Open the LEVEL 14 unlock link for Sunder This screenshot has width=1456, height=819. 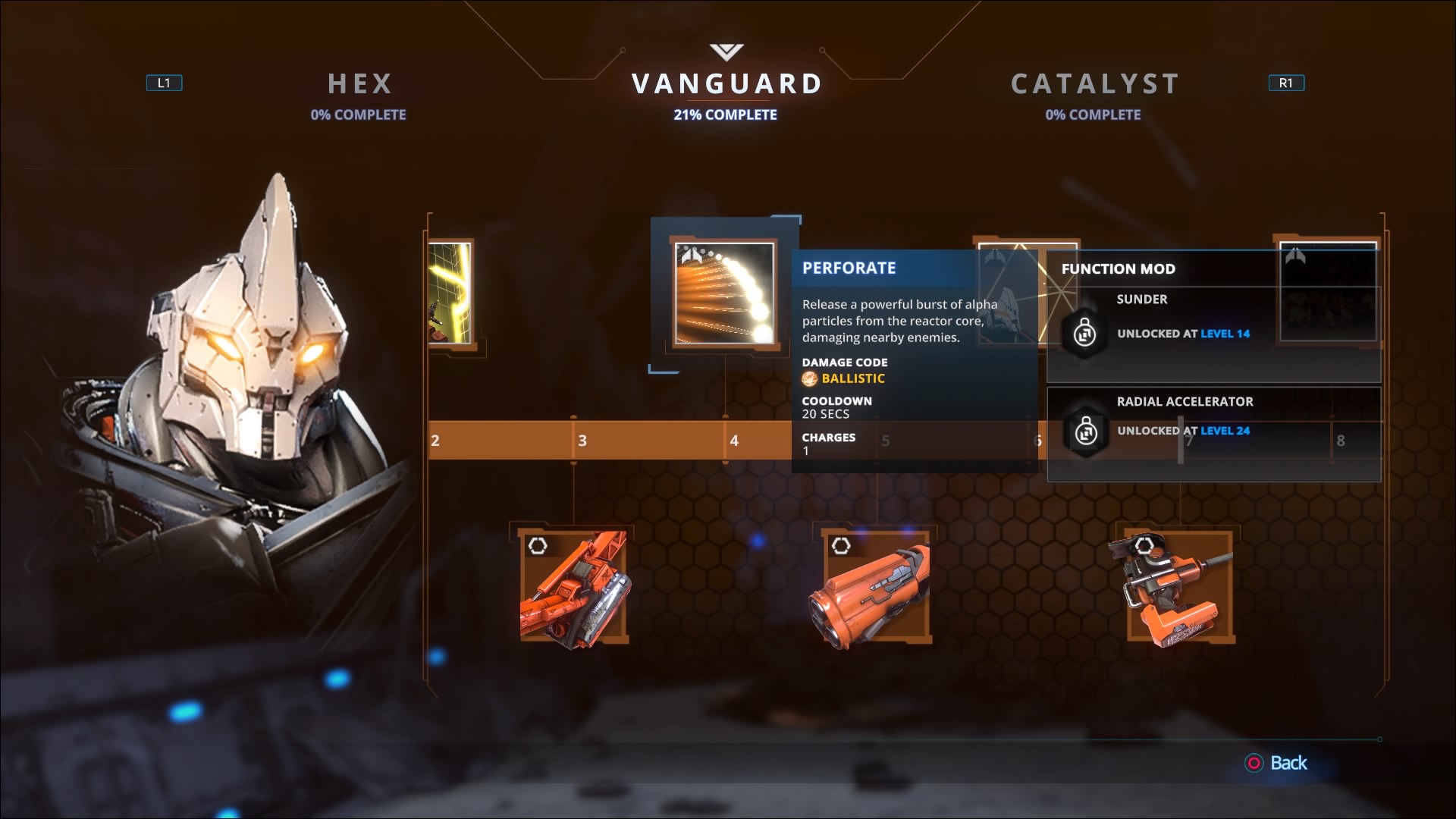(x=1225, y=334)
